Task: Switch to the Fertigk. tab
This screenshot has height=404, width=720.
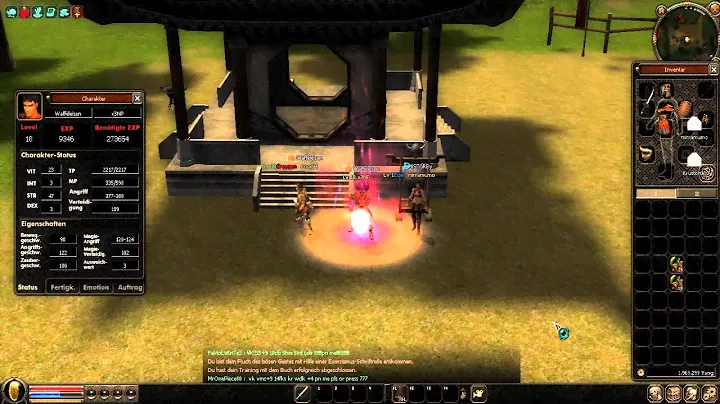Action: point(63,287)
